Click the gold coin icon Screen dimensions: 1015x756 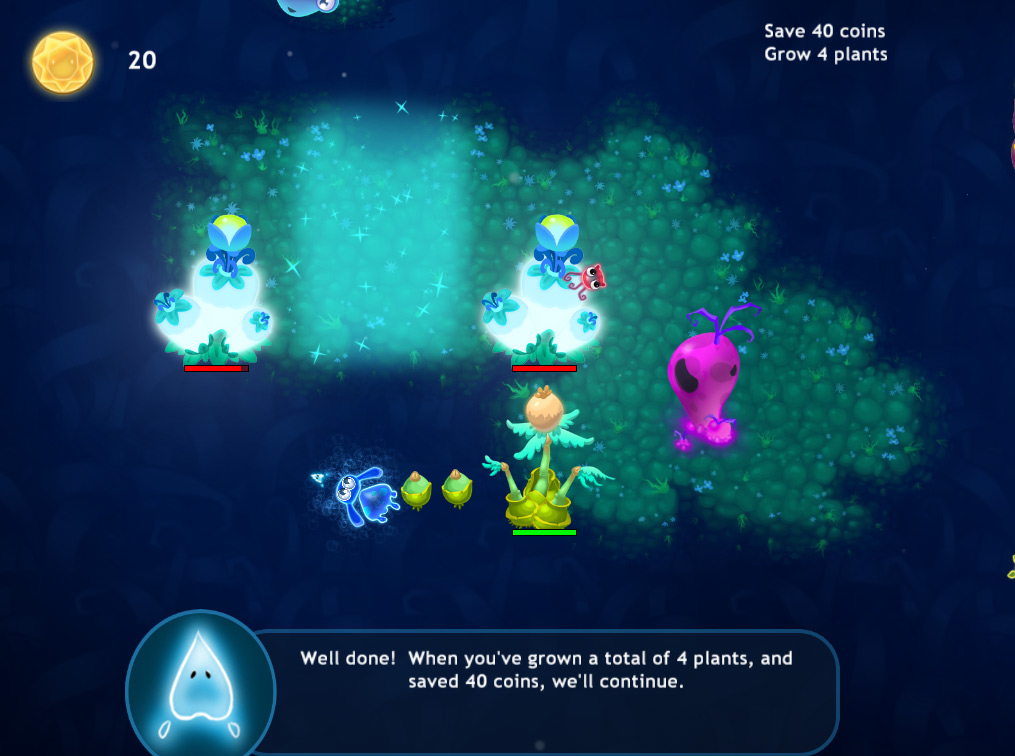click(63, 62)
